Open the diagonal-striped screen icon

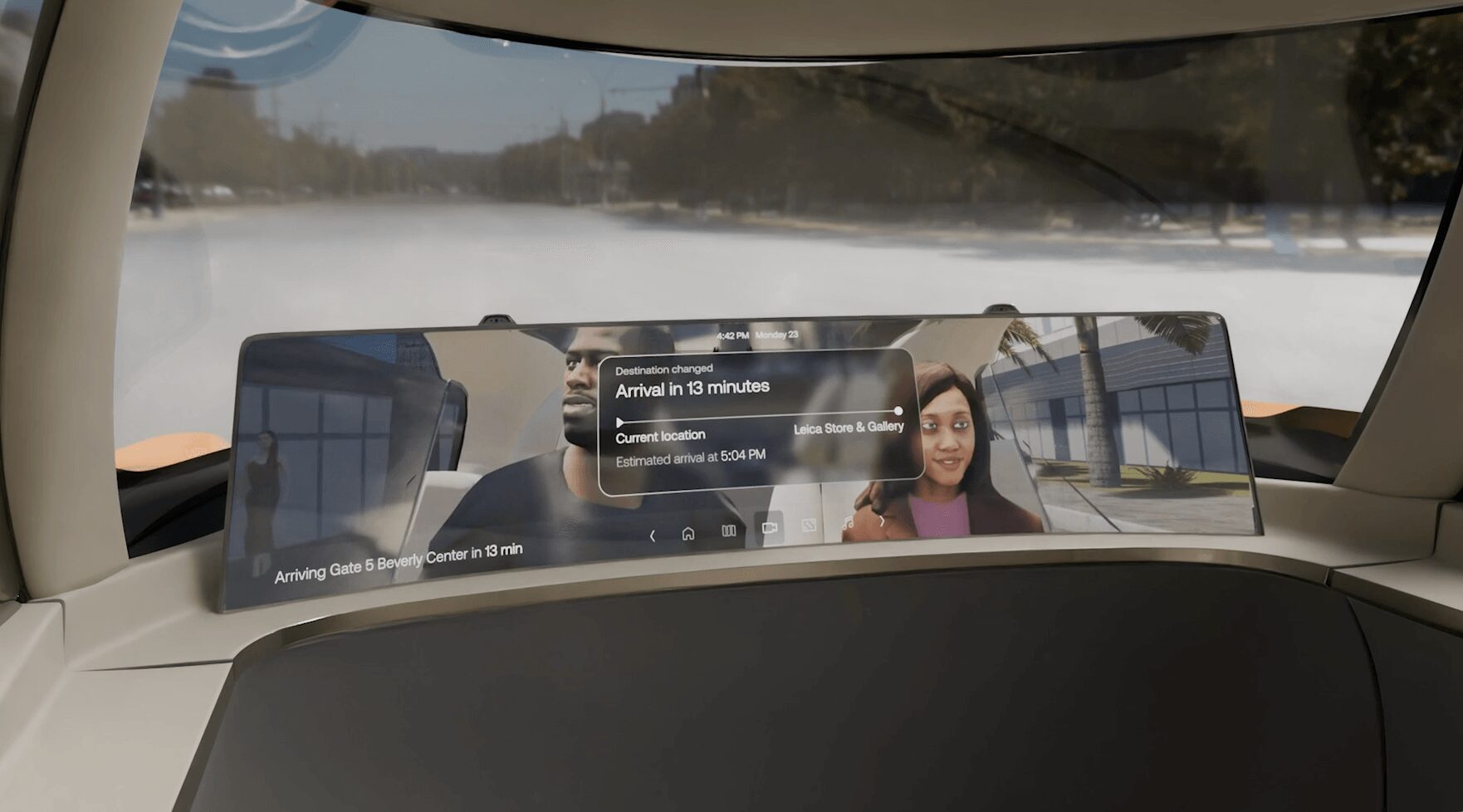point(809,526)
